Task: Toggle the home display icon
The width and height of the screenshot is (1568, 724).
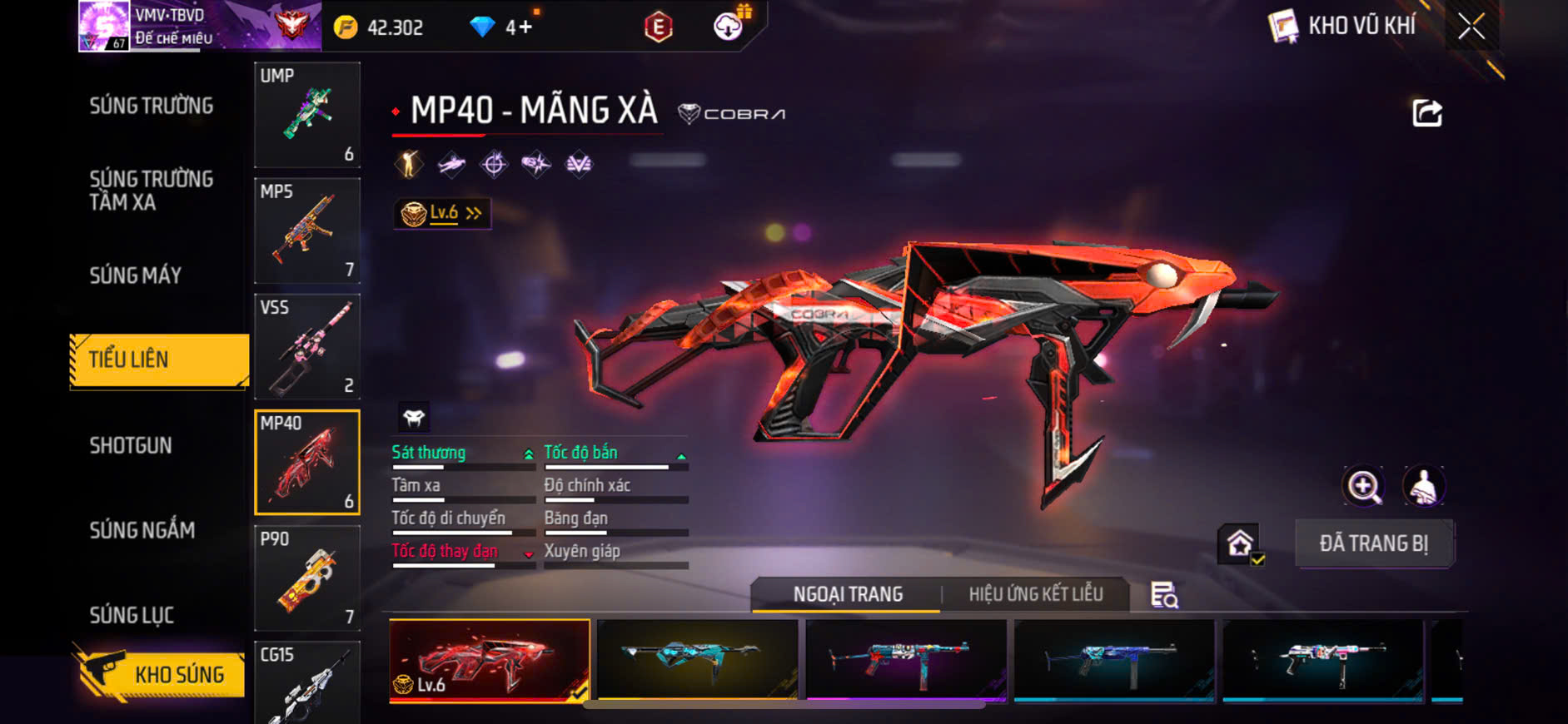Action: [x=1239, y=544]
